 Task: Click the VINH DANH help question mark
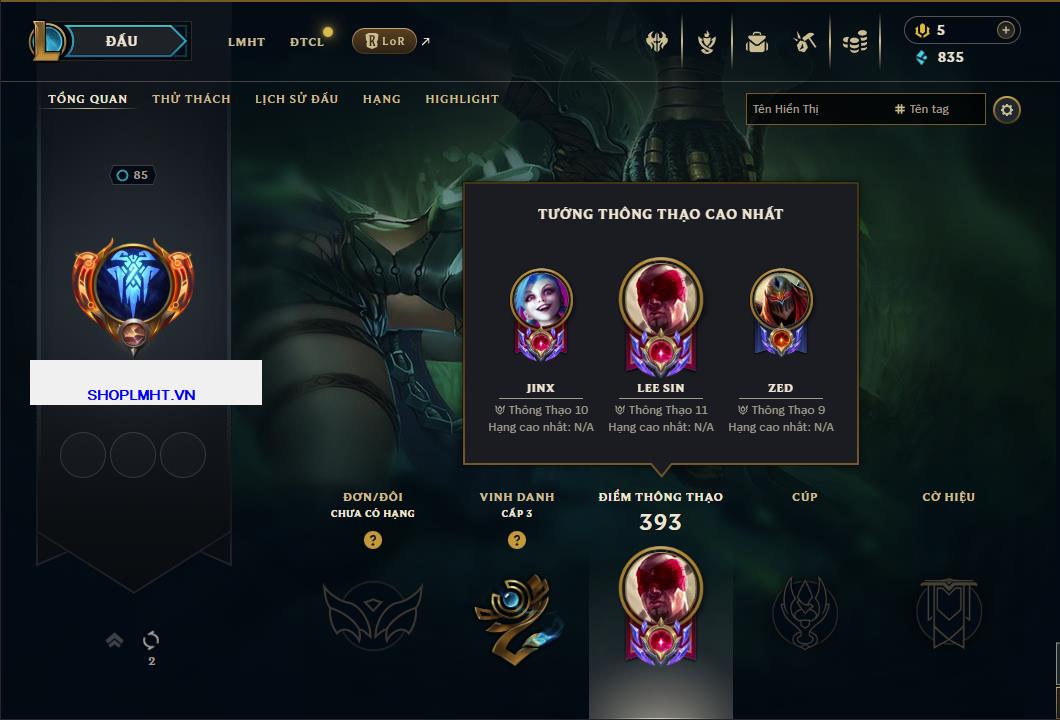(x=517, y=540)
